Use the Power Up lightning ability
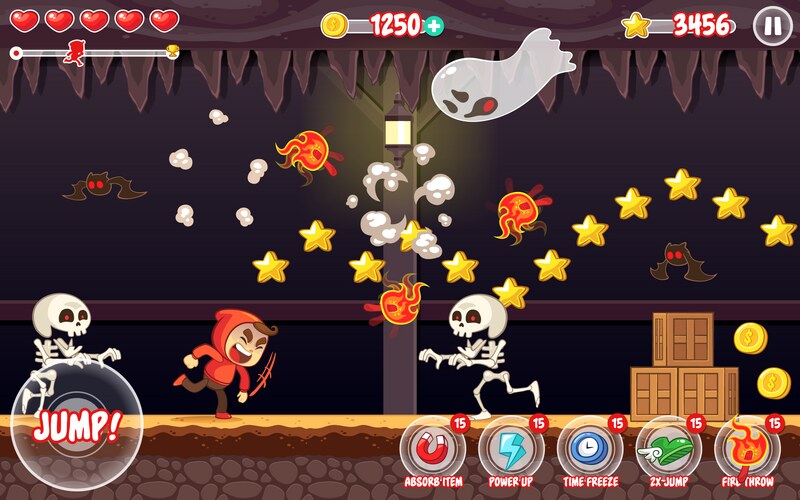The width and height of the screenshot is (800, 500). 511,449
